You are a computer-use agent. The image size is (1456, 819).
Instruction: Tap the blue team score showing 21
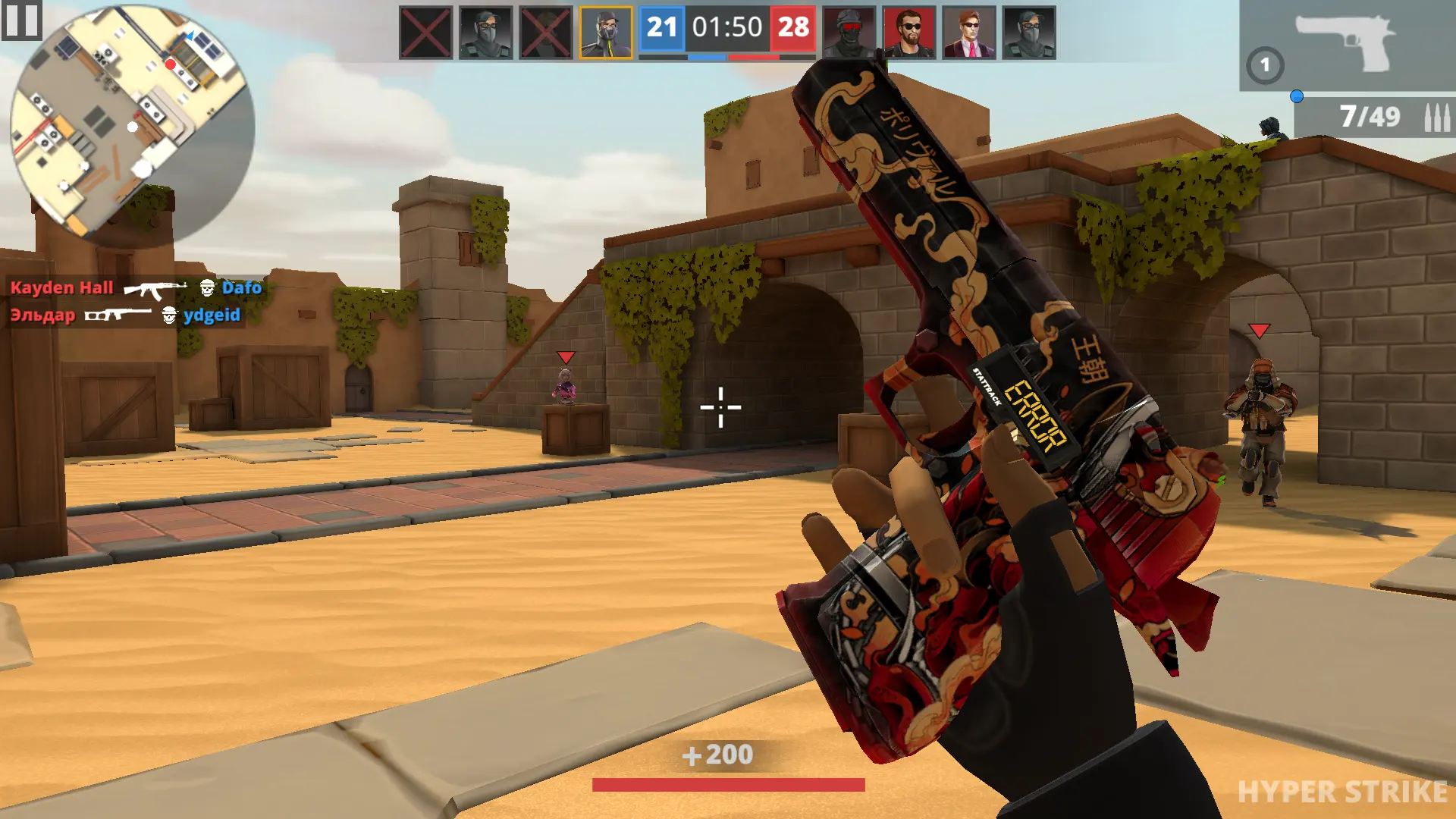(661, 29)
